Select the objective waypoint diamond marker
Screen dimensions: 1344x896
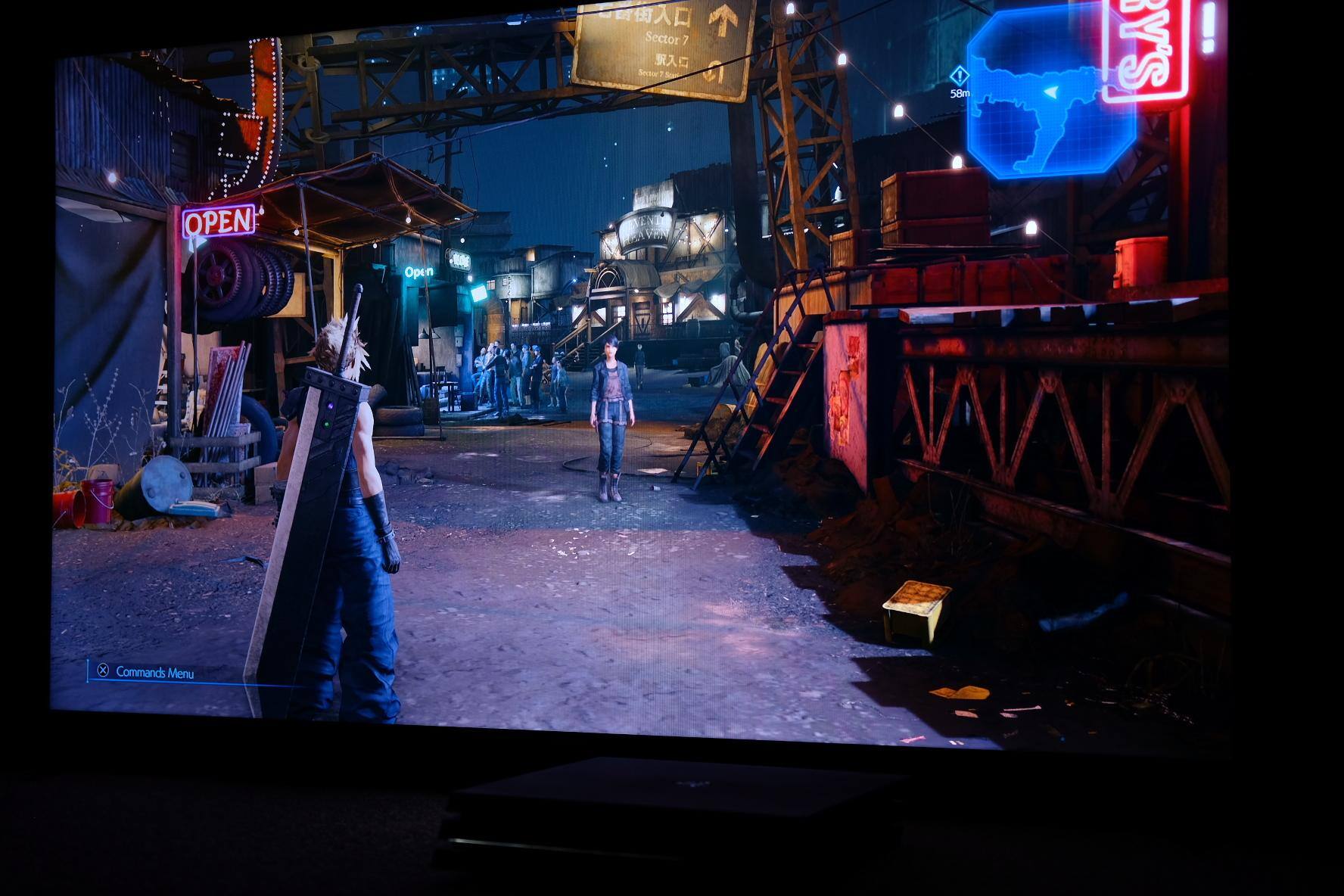pyautogui.click(x=960, y=76)
